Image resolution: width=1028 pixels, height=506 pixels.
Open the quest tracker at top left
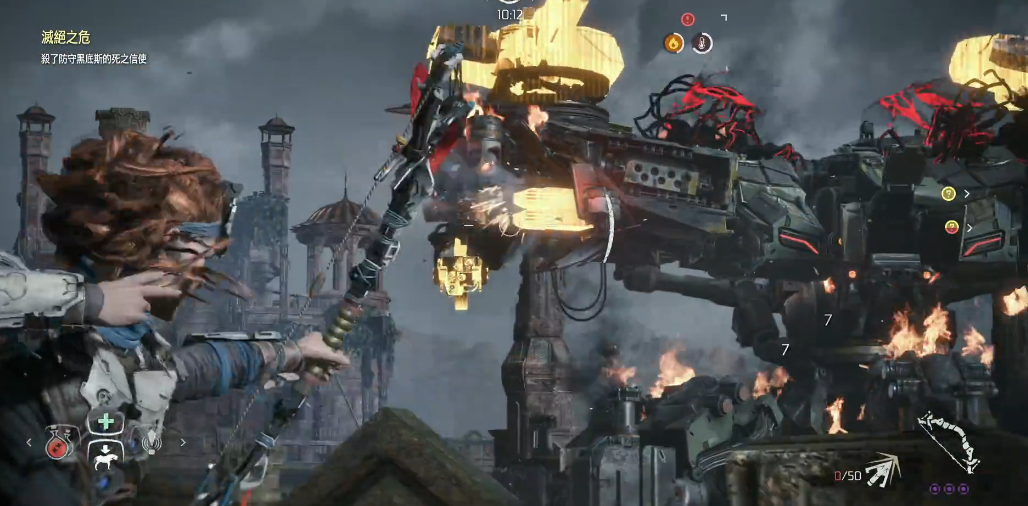(x=65, y=37)
